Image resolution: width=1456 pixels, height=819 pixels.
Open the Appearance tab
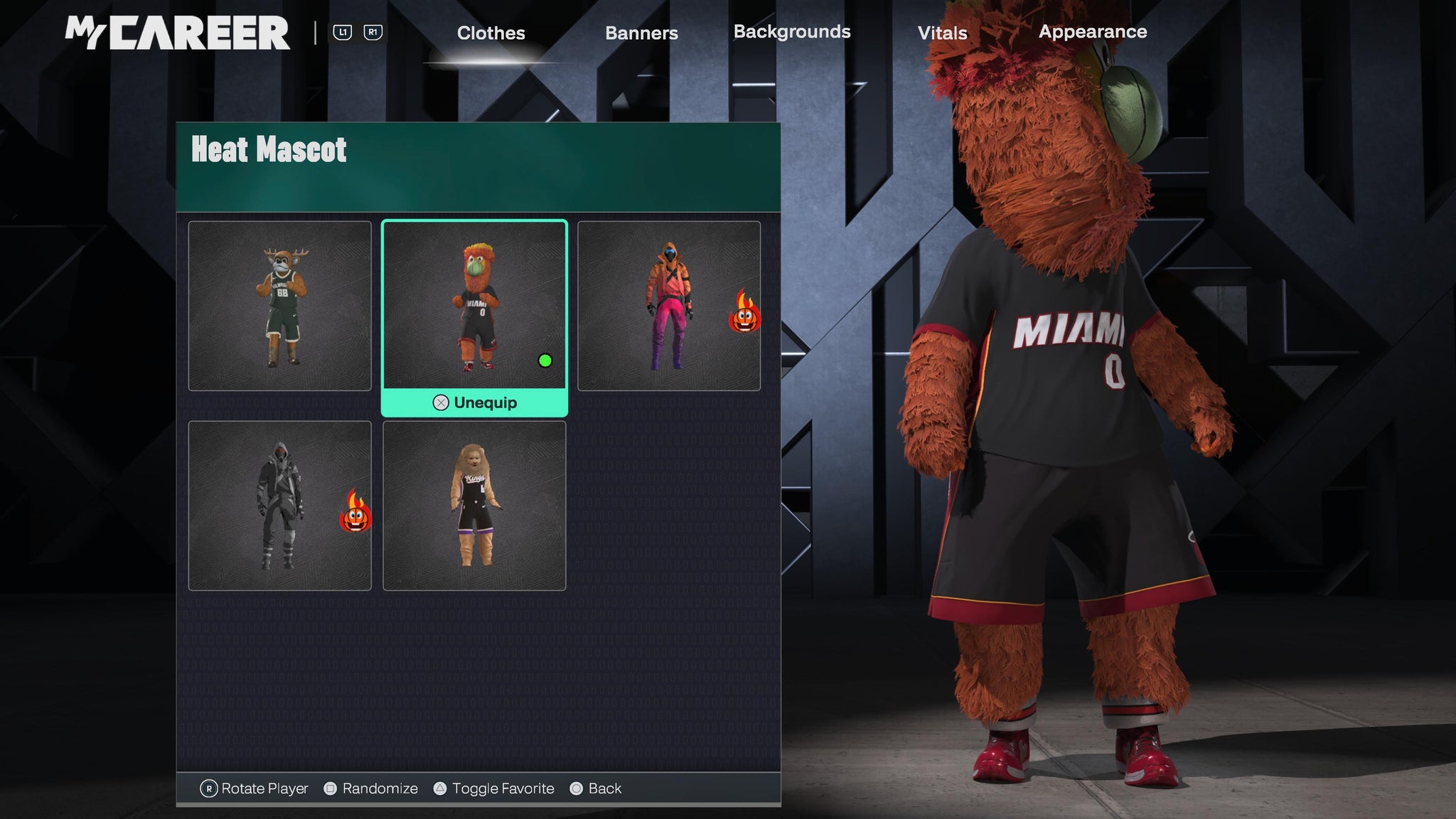(x=1093, y=32)
